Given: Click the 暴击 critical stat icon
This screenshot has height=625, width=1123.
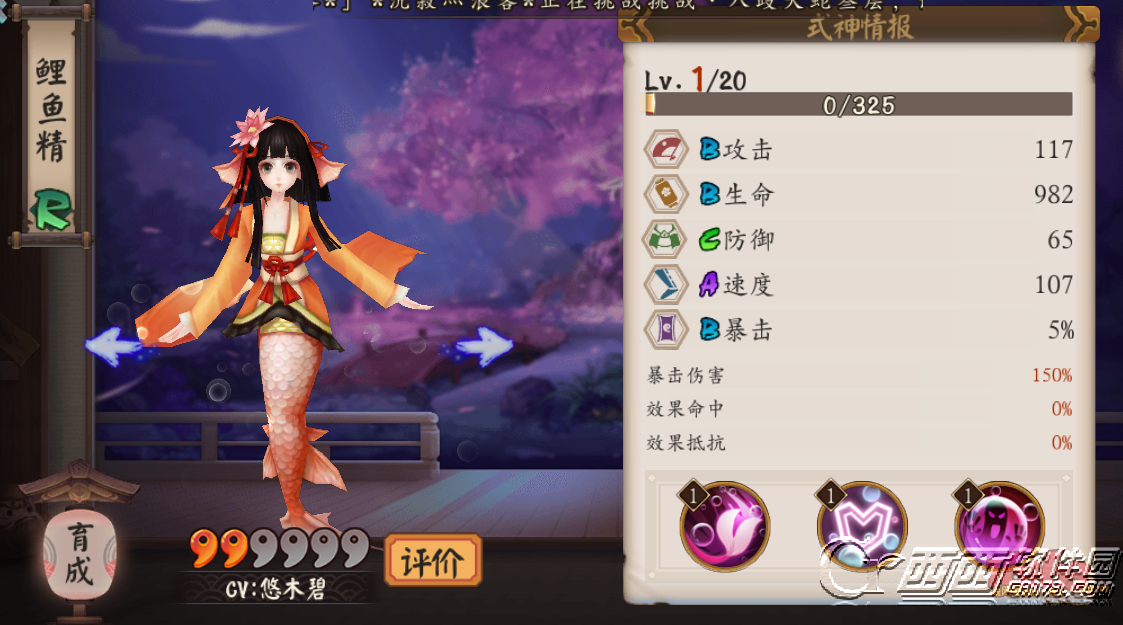Looking at the screenshot, I should pyautogui.click(x=667, y=330).
